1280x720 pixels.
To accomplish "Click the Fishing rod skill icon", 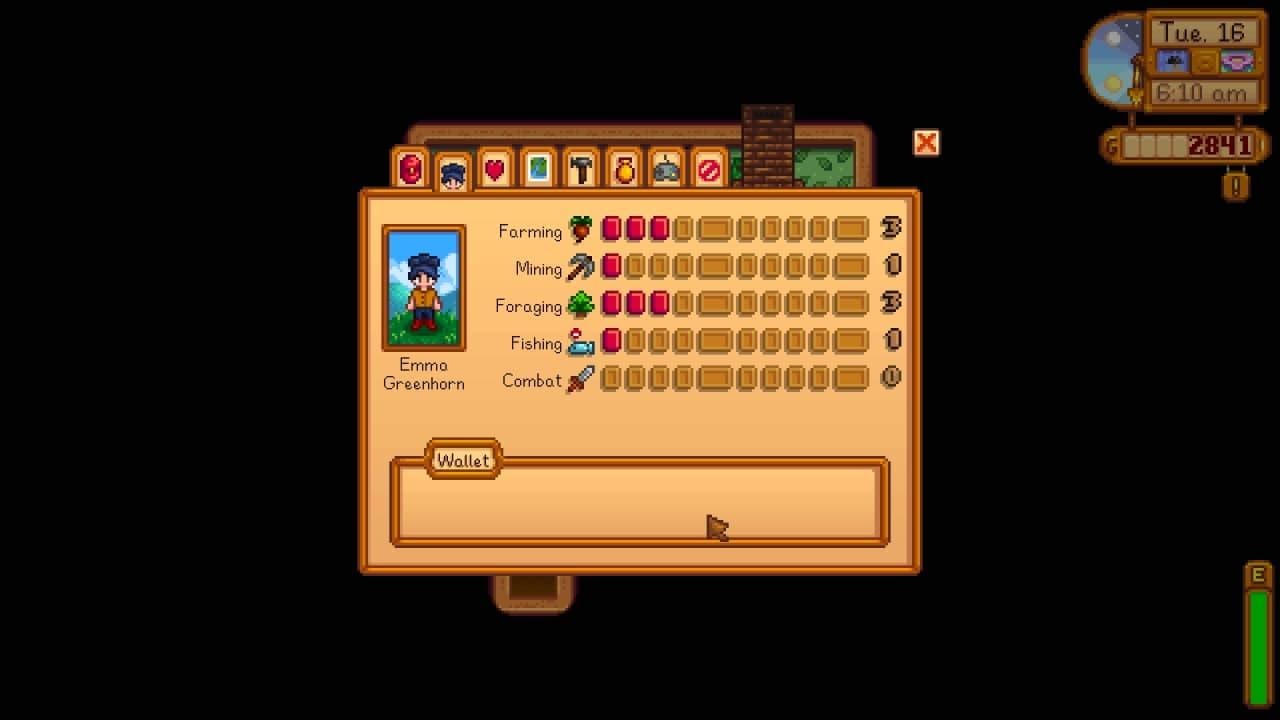I will click(x=581, y=342).
